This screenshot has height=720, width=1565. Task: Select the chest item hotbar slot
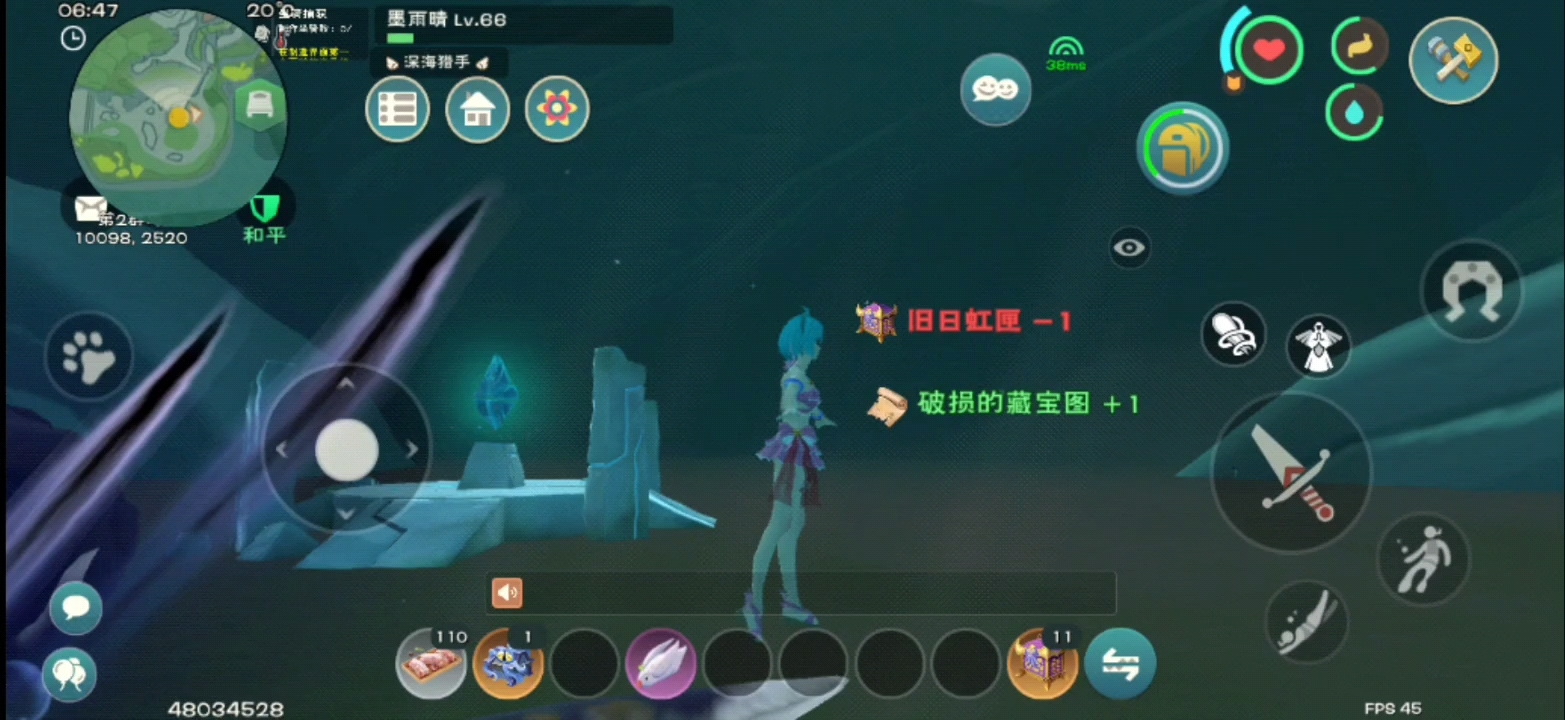(x=1043, y=662)
